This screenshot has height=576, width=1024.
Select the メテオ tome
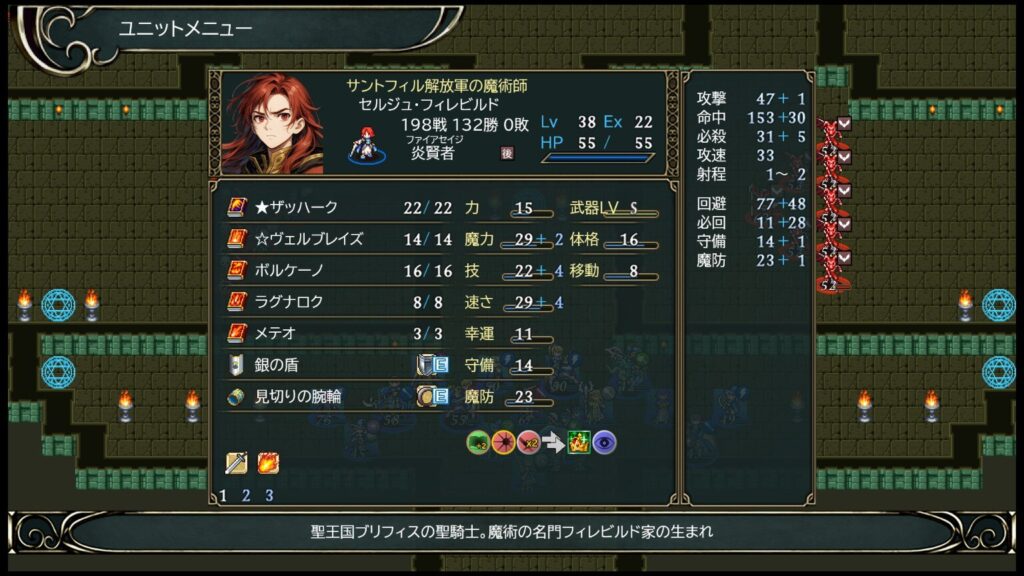pyautogui.click(x=278, y=333)
